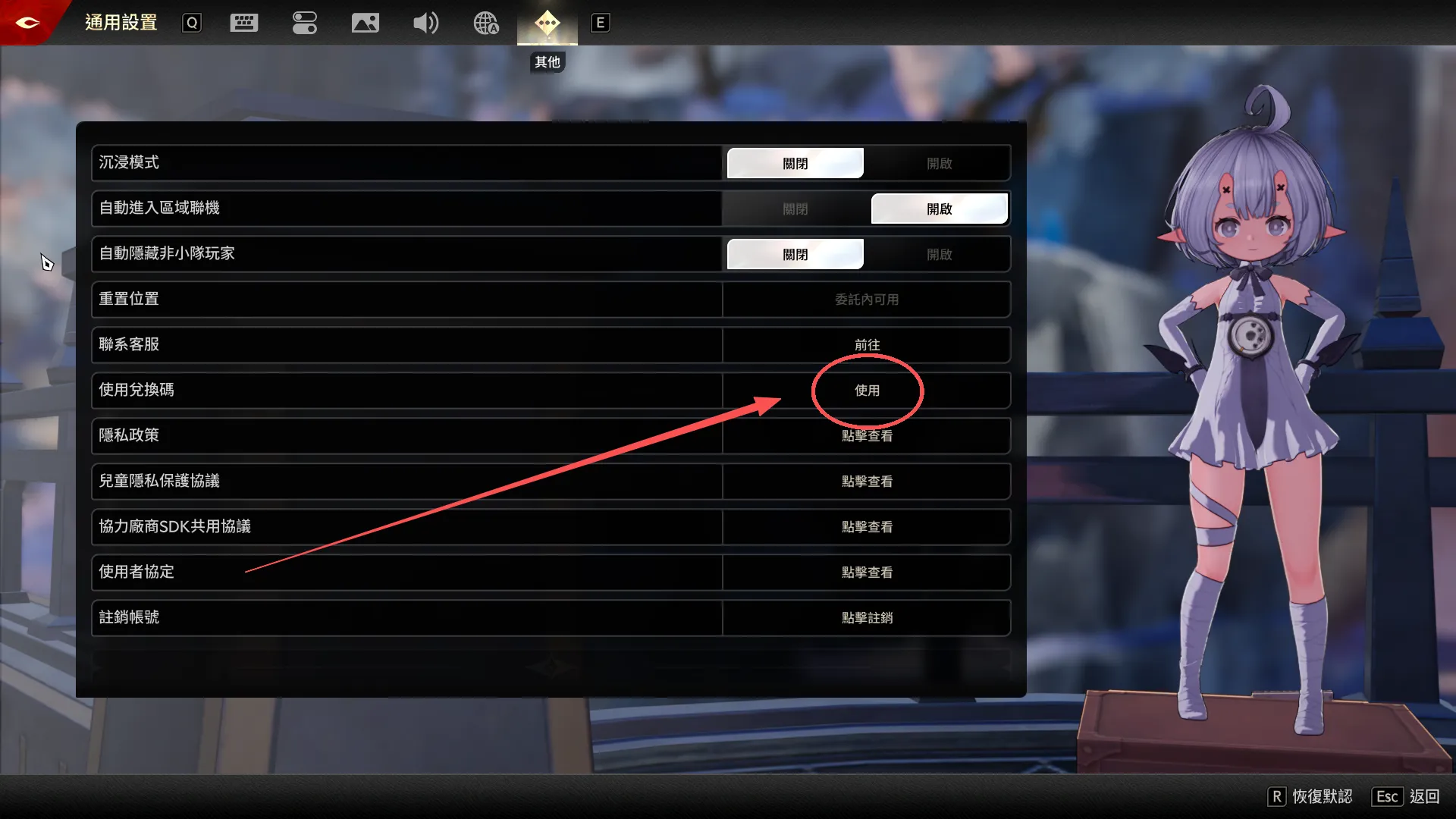The width and height of the screenshot is (1456, 819).
Task: Open the language settings globe icon
Action: (x=485, y=23)
